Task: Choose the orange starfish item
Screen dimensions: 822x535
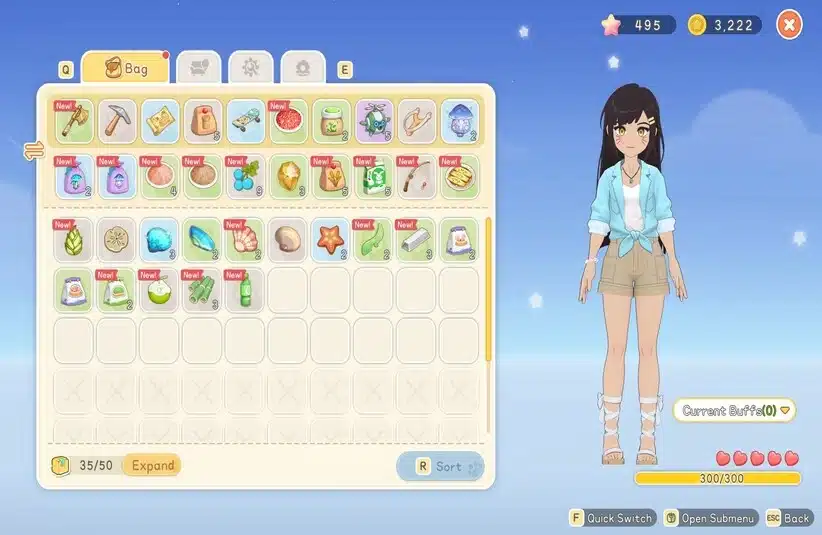Action: pos(330,240)
